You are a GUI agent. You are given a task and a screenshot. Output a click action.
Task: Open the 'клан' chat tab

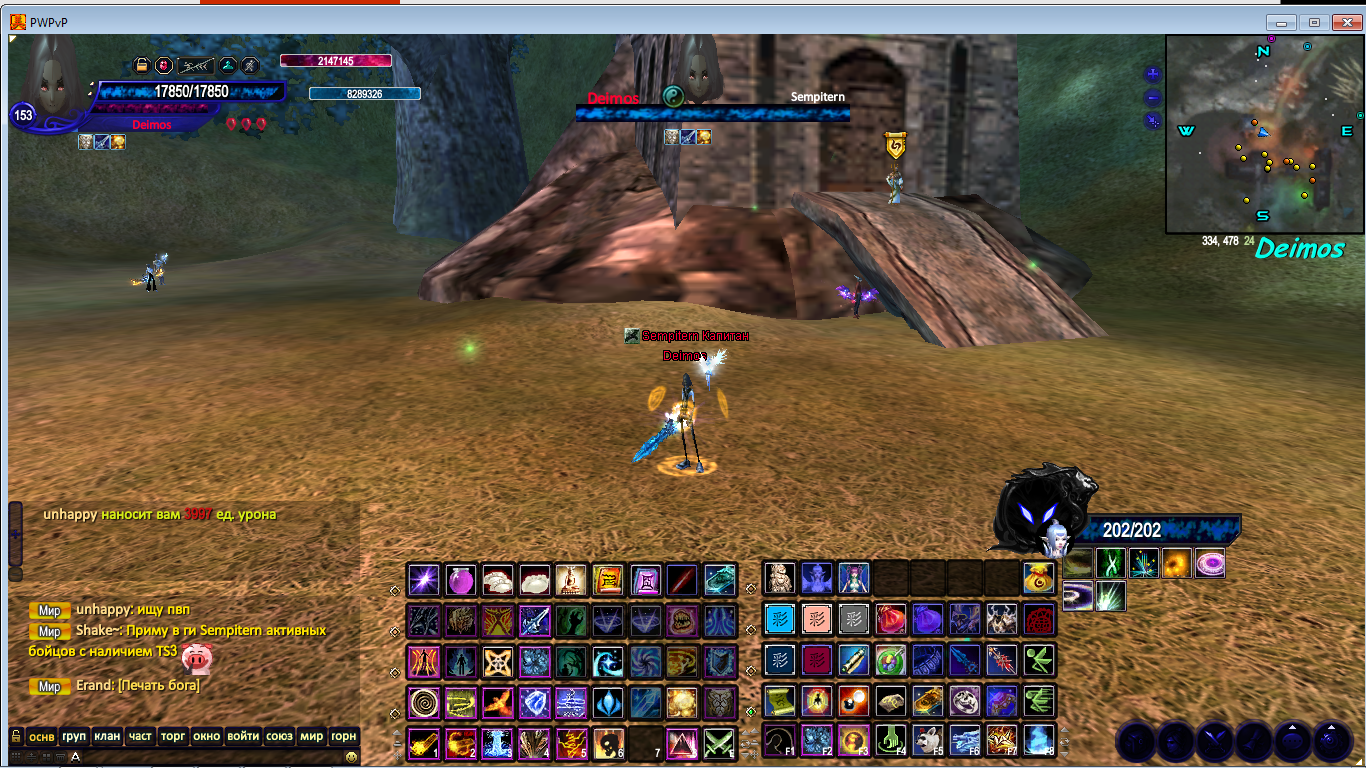click(x=107, y=736)
